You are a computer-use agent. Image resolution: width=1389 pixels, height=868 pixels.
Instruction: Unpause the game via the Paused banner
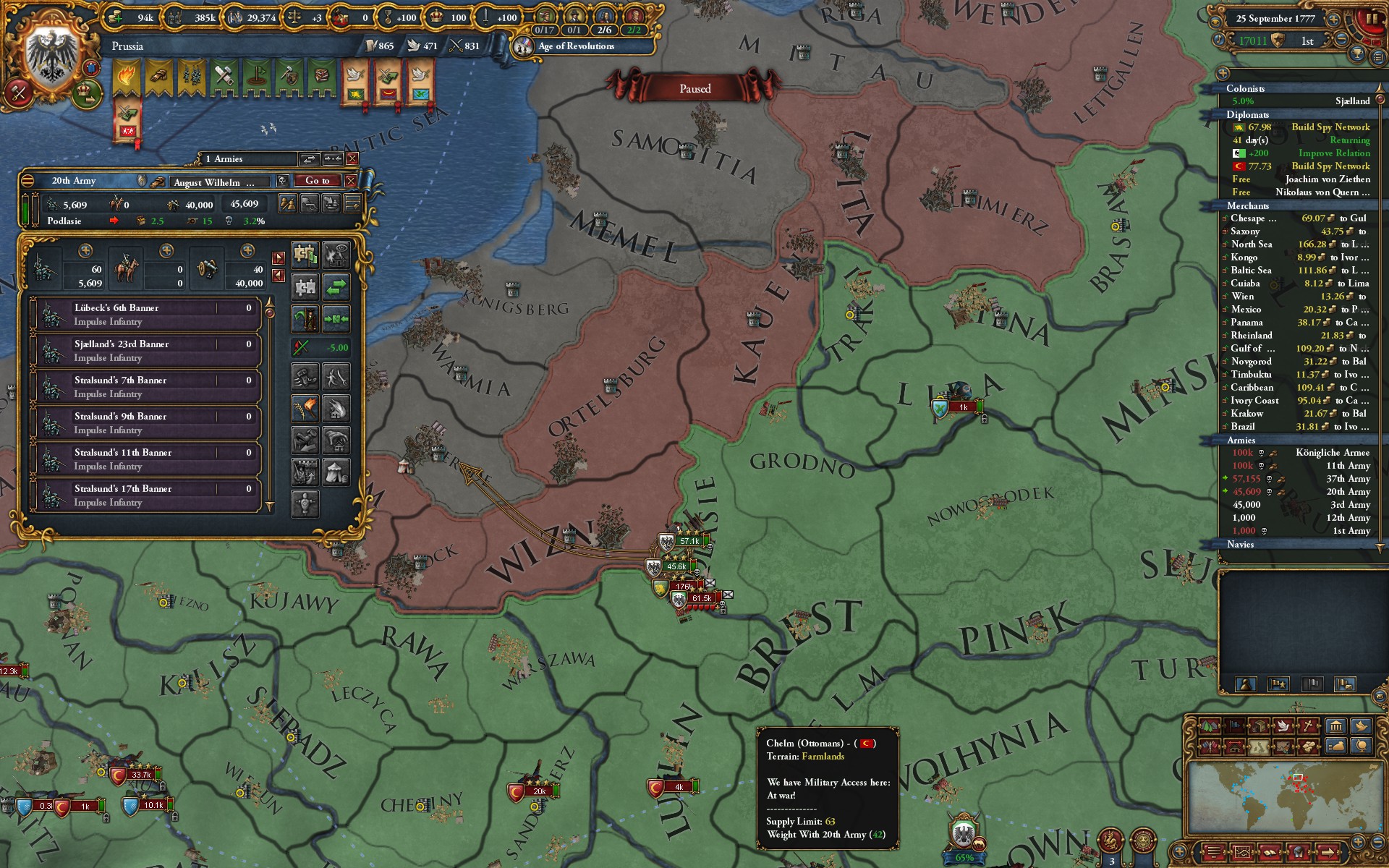click(x=694, y=88)
